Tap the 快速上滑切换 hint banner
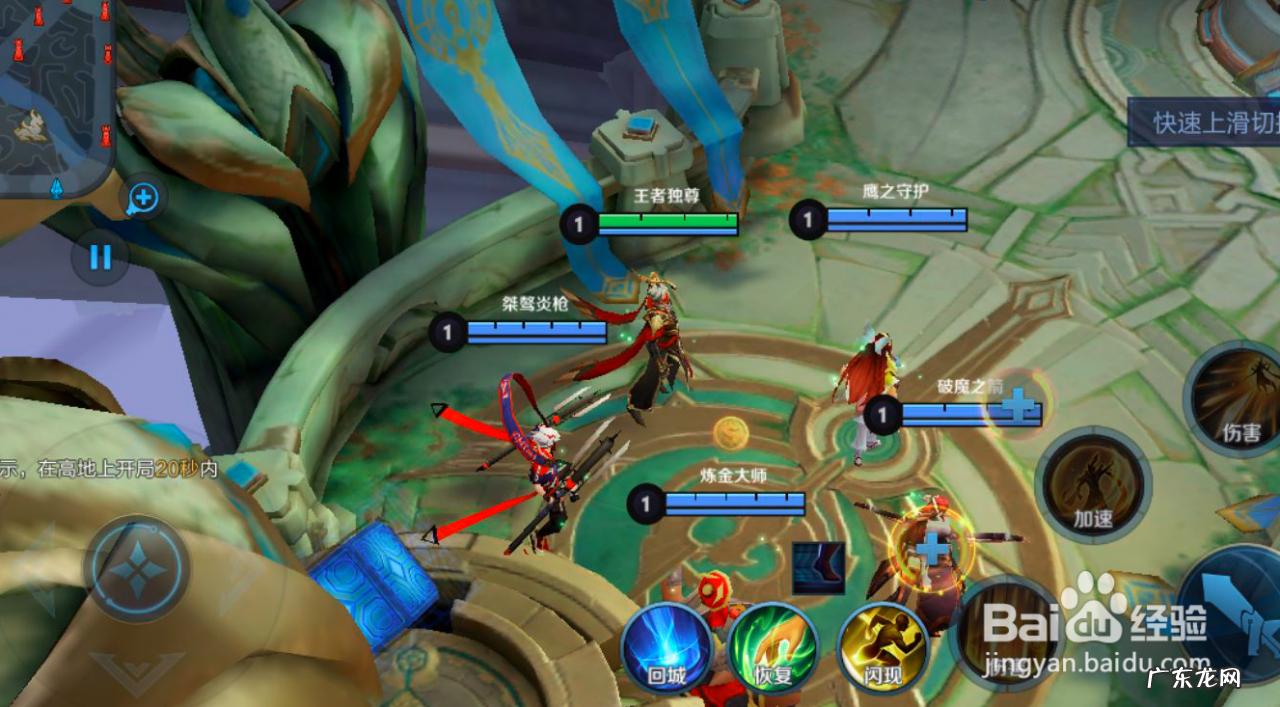The height and width of the screenshot is (707, 1280). tap(1204, 123)
